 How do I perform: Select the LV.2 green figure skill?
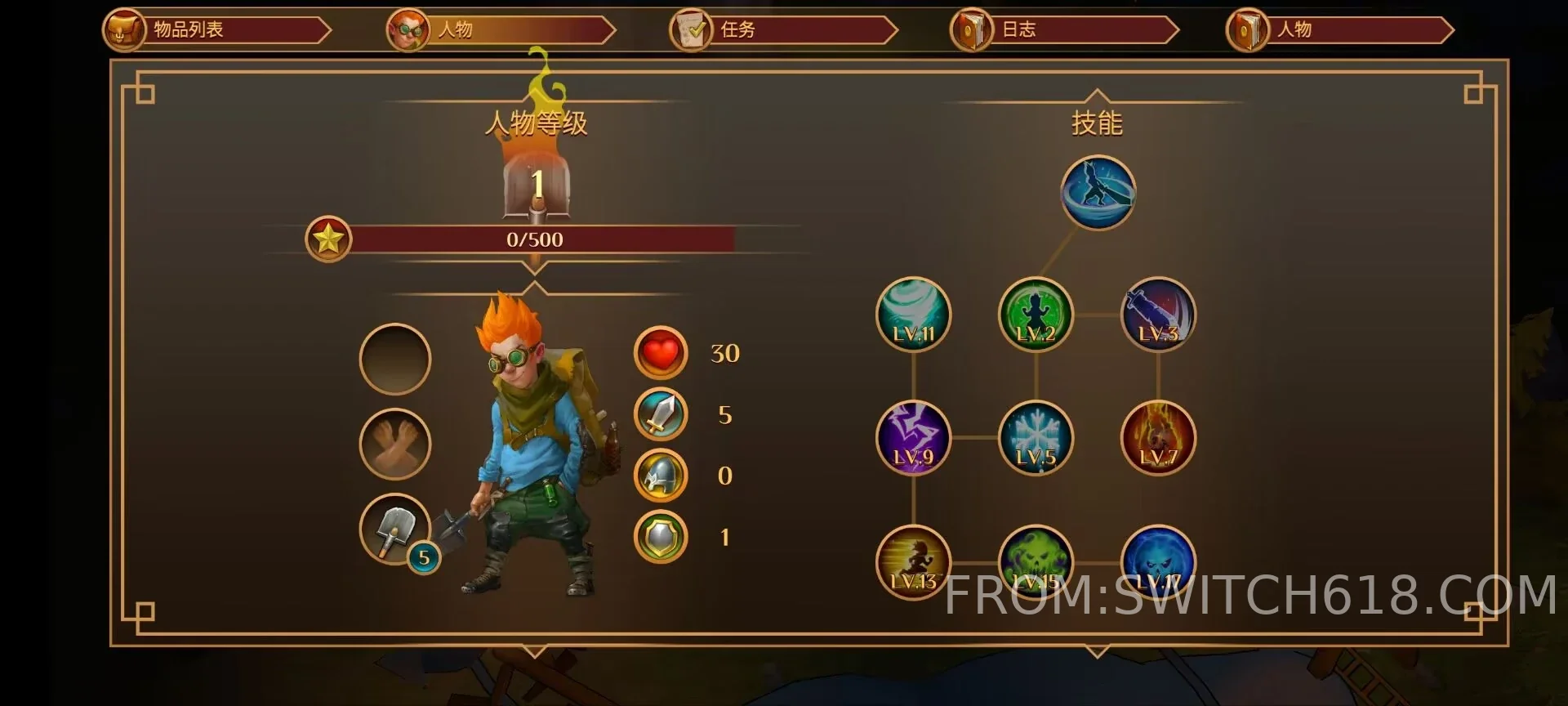click(x=1036, y=315)
